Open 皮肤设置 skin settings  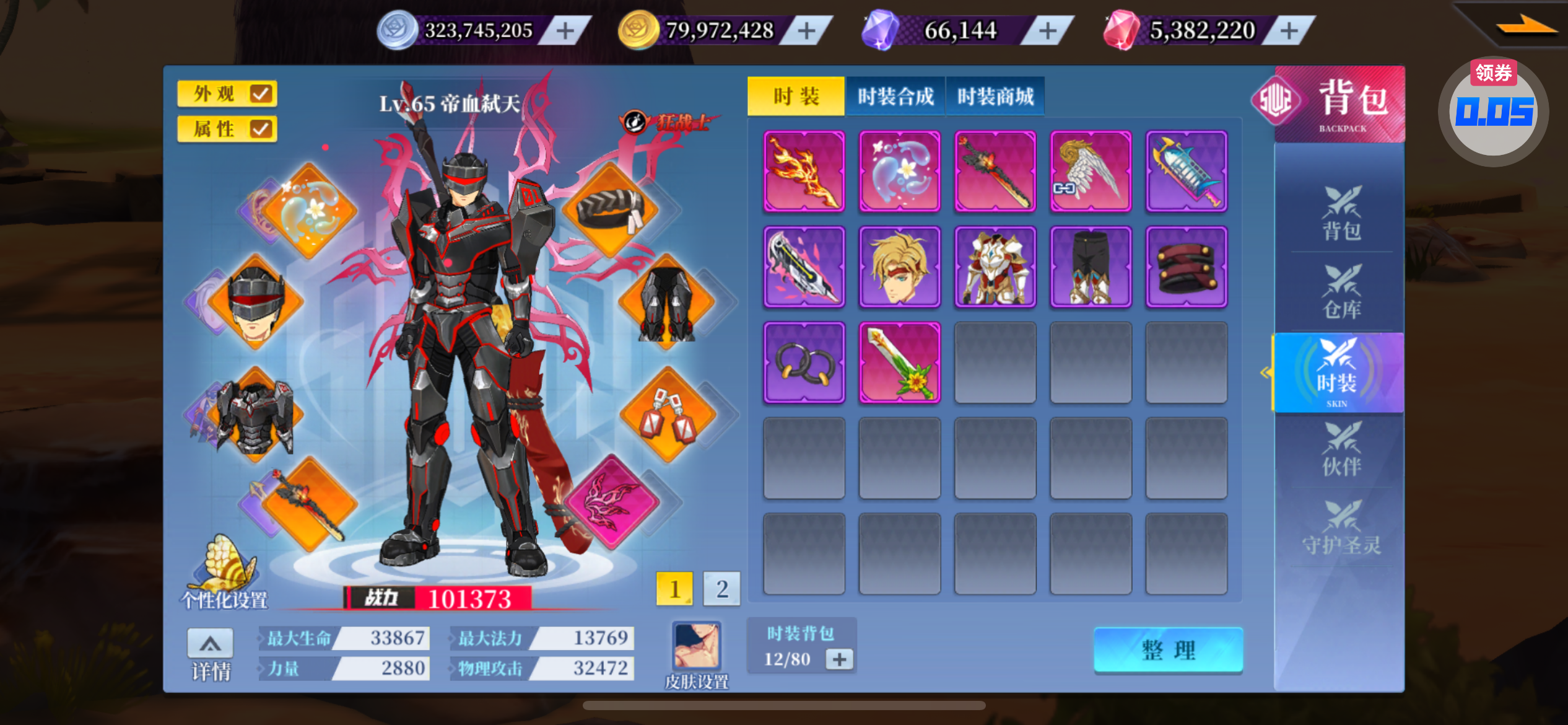coord(697,654)
